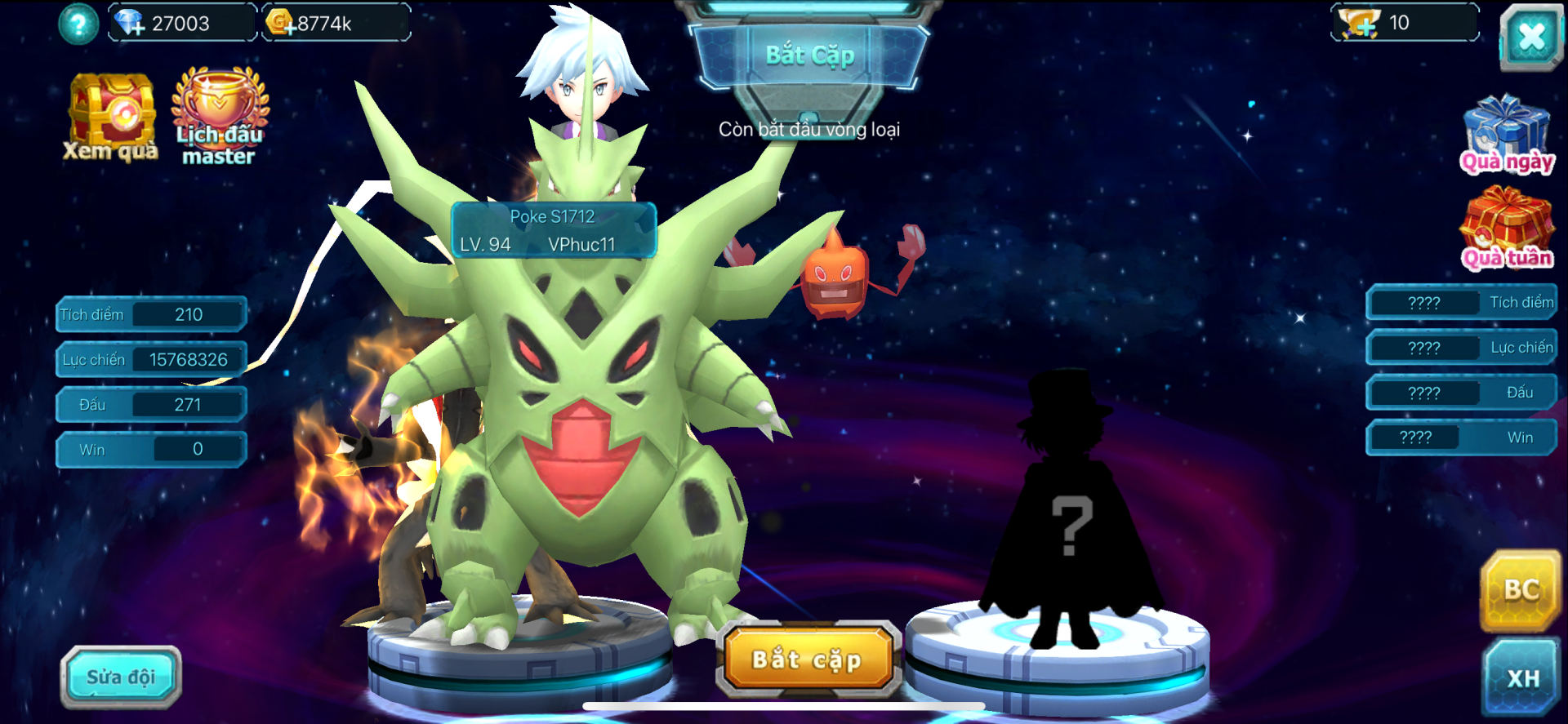Add battle tickets via the ticket counter
This screenshot has width=1568, height=724.
[1361, 24]
